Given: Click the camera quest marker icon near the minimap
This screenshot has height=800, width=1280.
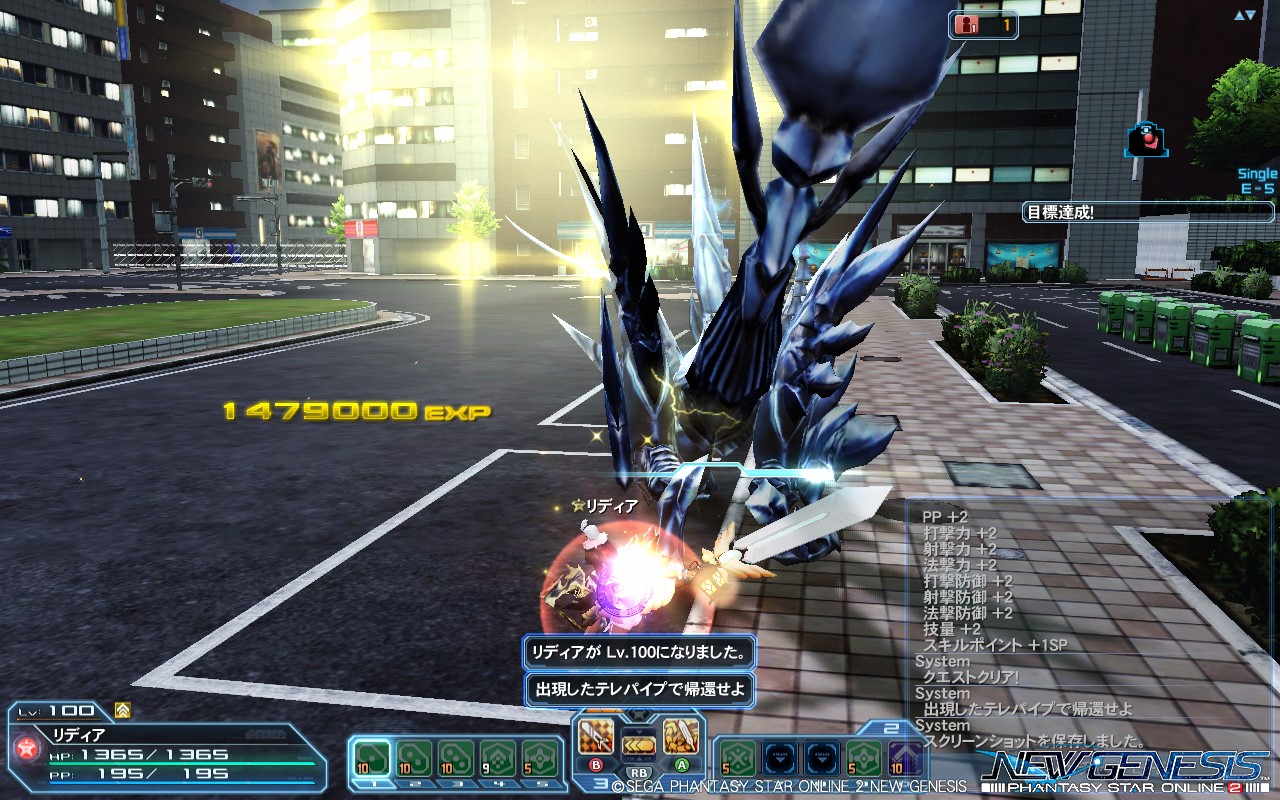Looking at the screenshot, I should tap(1146, 138).
